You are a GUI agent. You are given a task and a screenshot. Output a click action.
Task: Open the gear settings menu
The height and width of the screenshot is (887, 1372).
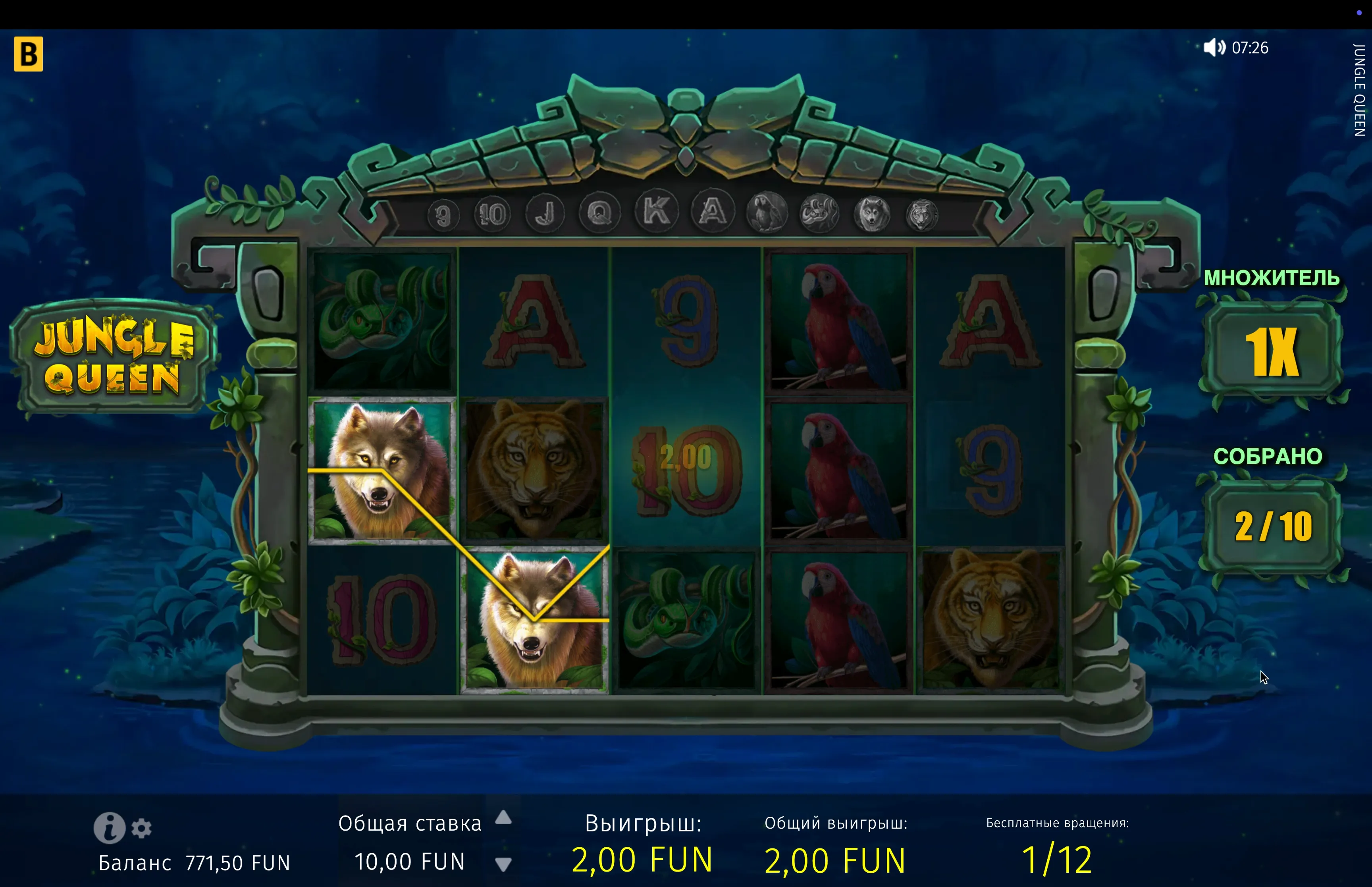coord(142,828)
